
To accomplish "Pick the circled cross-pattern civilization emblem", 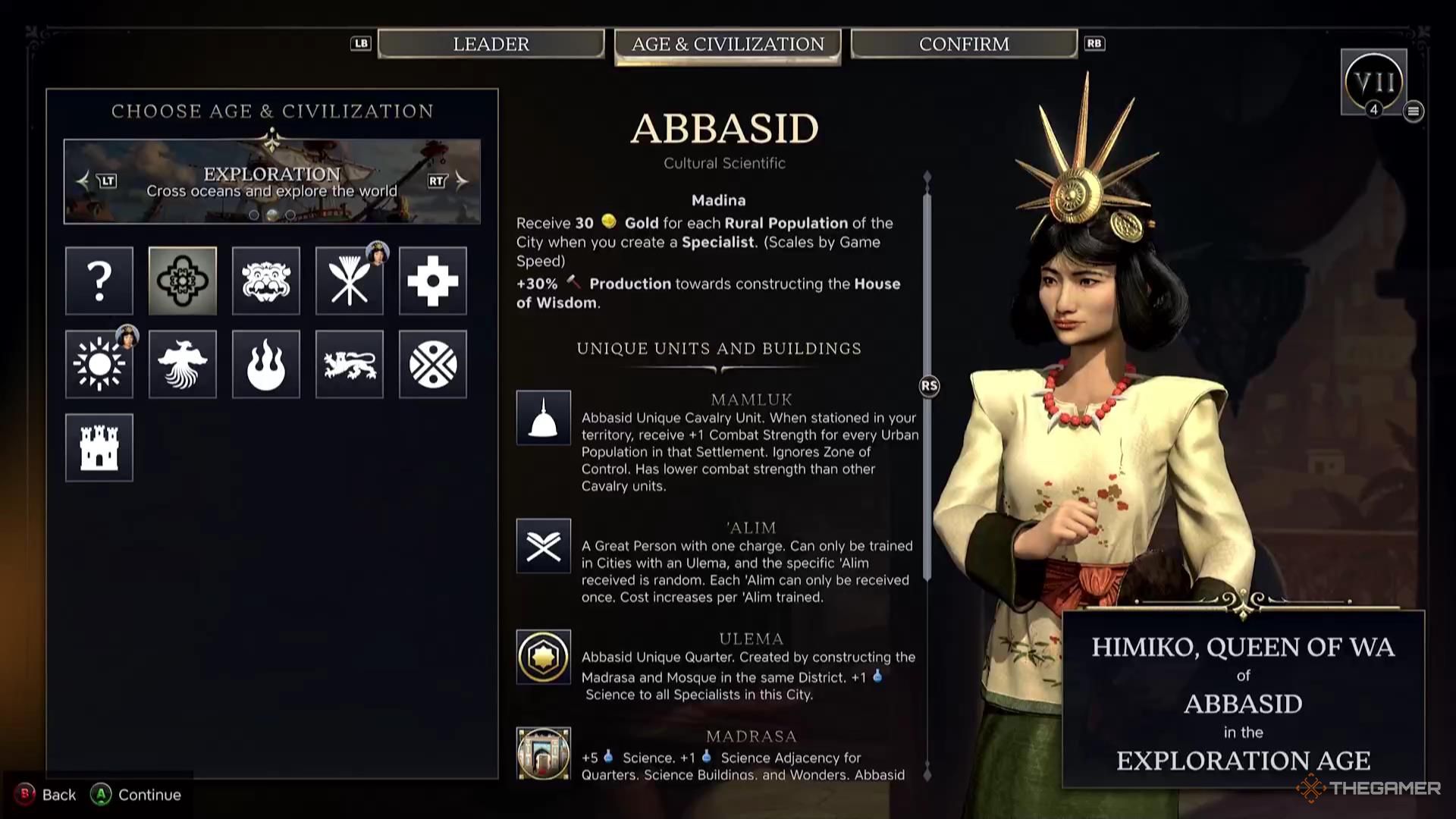I will coord(433,364).
